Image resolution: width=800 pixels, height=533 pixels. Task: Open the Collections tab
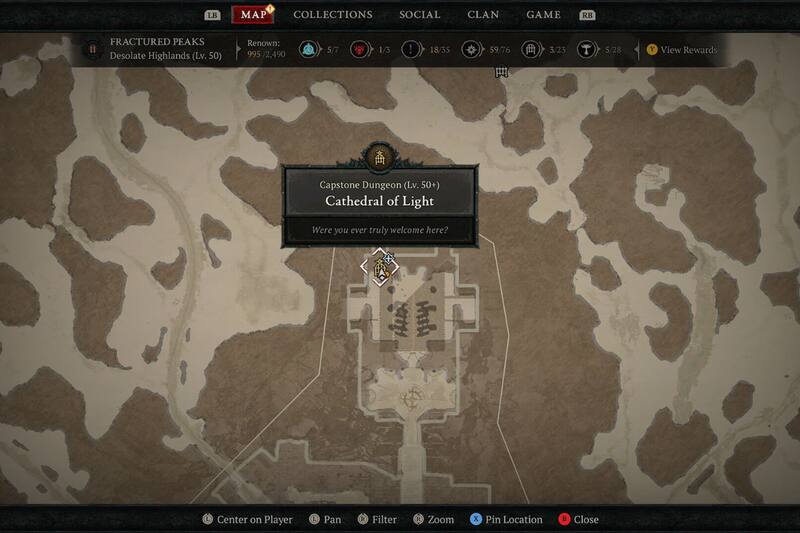tap(333, 15)
